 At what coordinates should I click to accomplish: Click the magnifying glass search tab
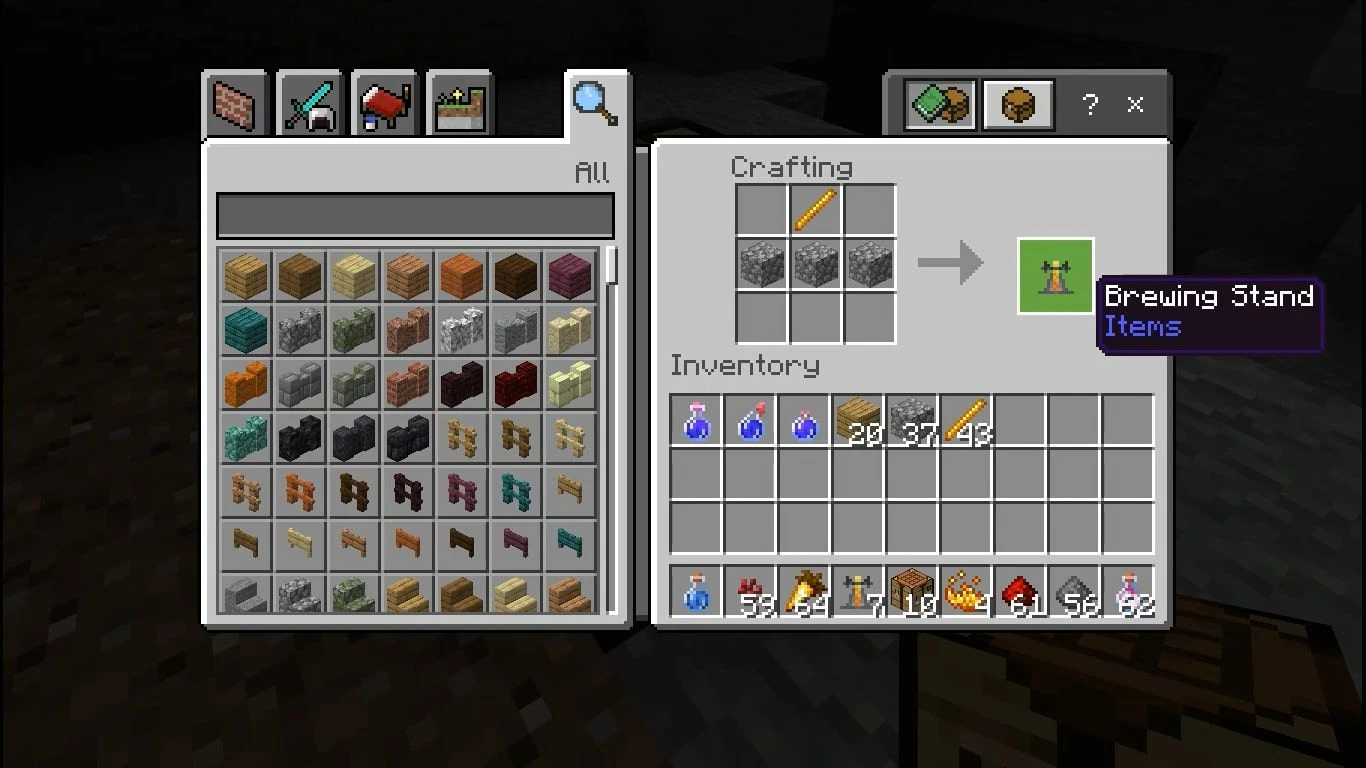click(x=594, y=104)
